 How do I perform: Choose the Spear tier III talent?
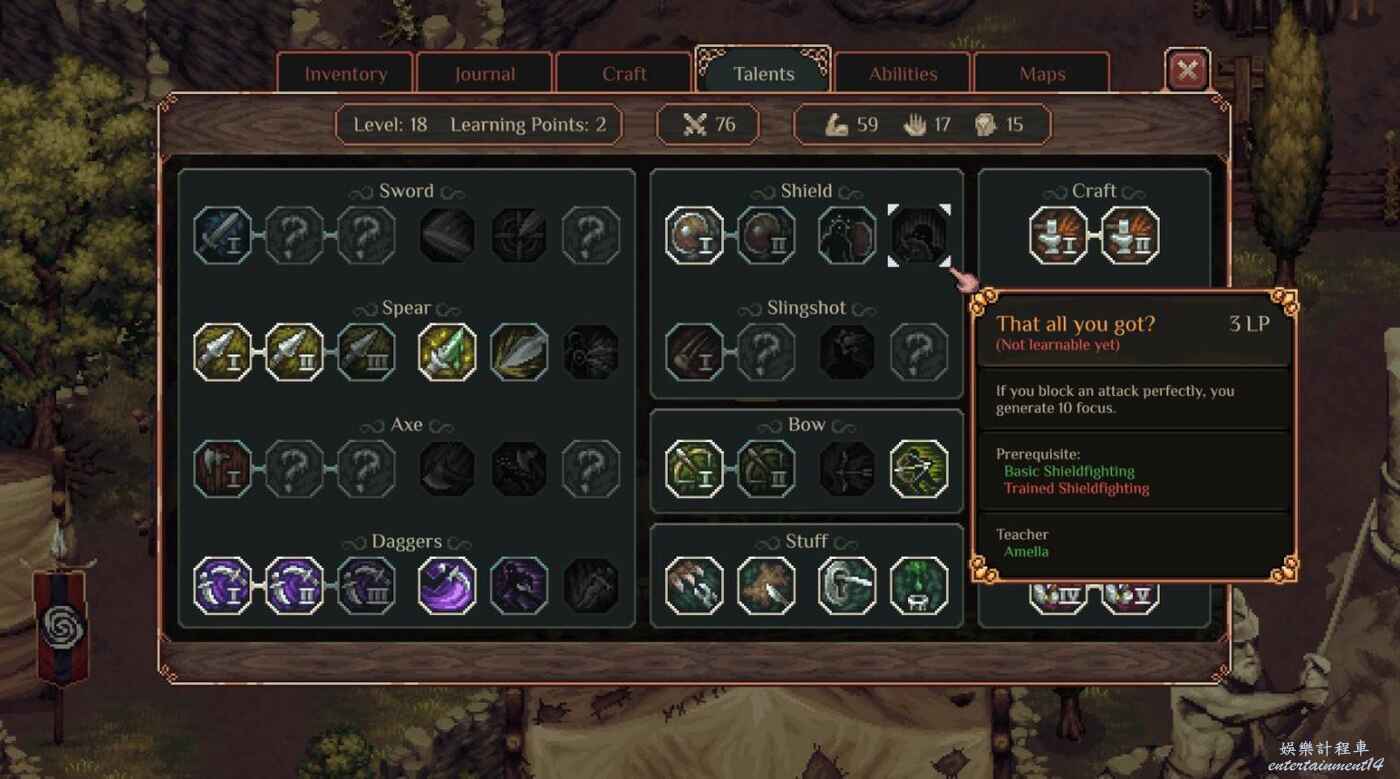367,352
